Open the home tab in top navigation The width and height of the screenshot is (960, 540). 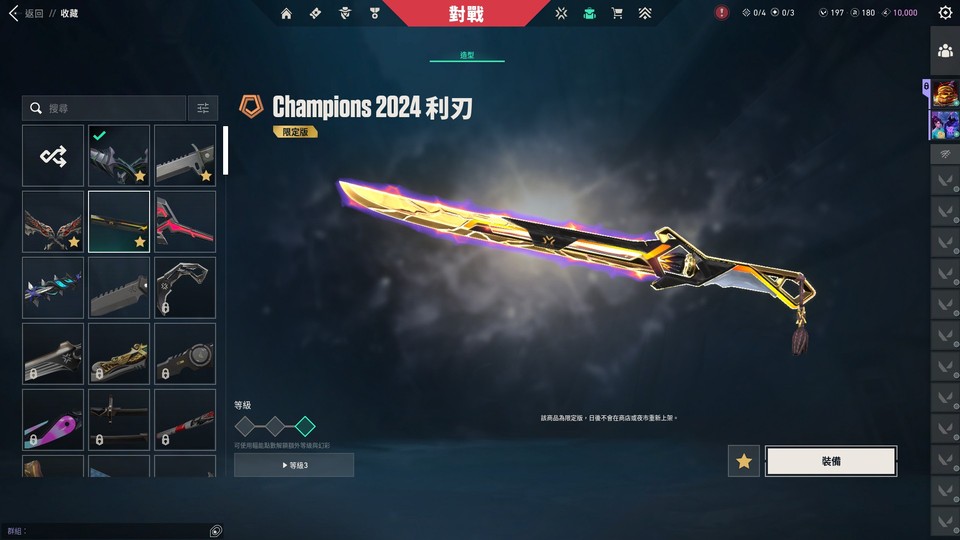(x=287, y=13)
